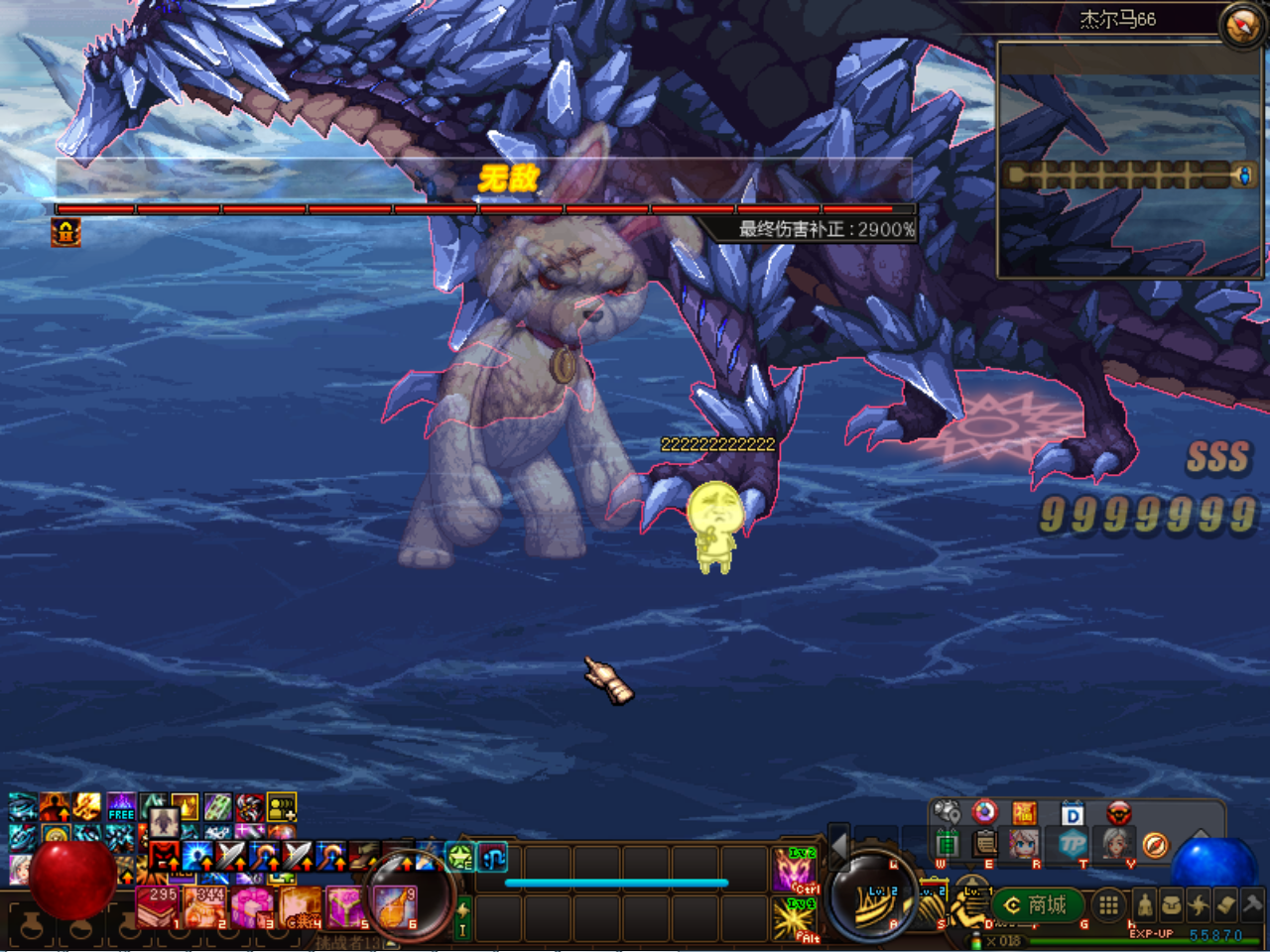
Task: Click the red helmet event icon
Action: tap(1118, 813)
